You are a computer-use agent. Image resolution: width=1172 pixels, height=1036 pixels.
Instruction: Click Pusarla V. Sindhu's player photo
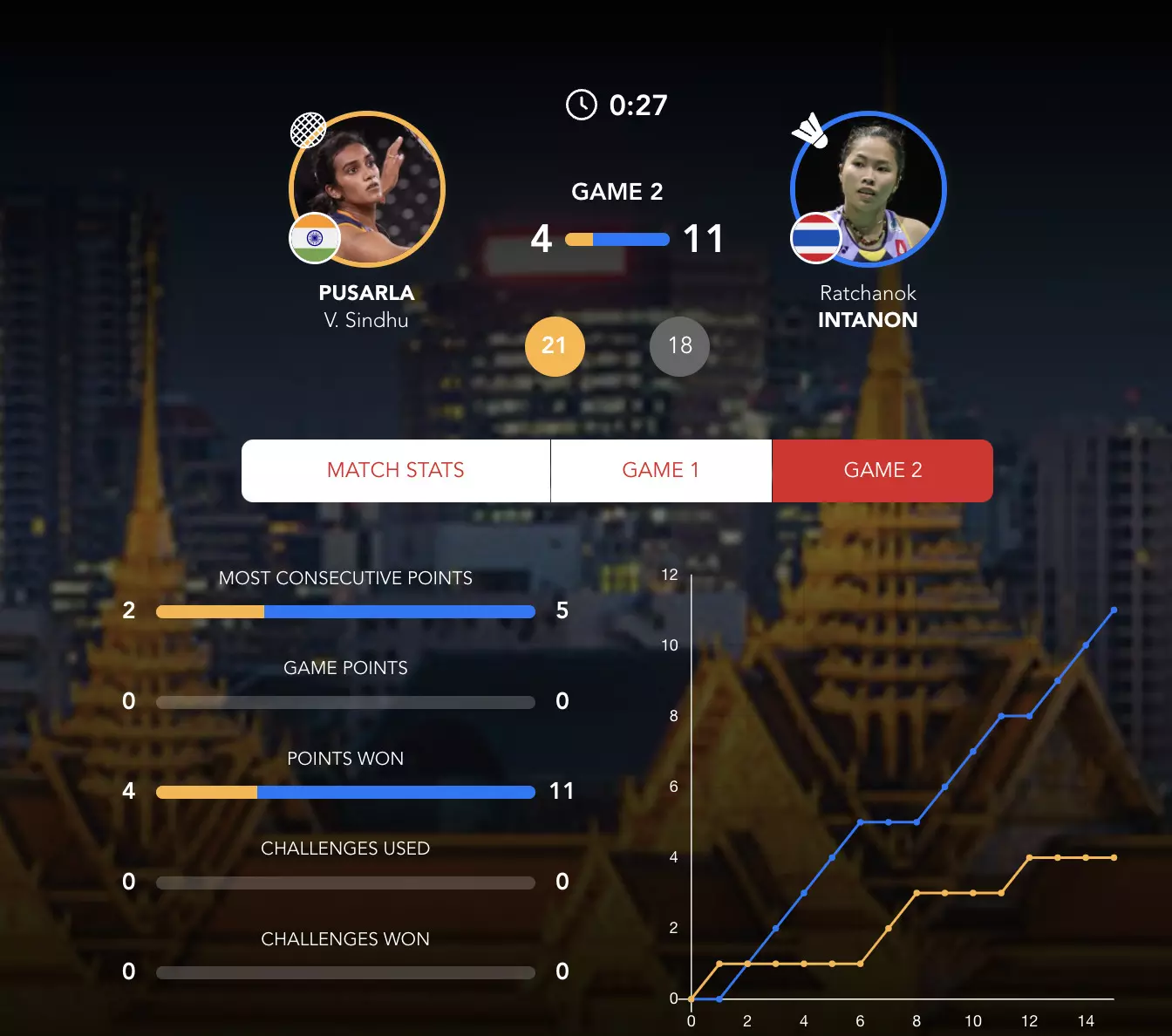367,188
